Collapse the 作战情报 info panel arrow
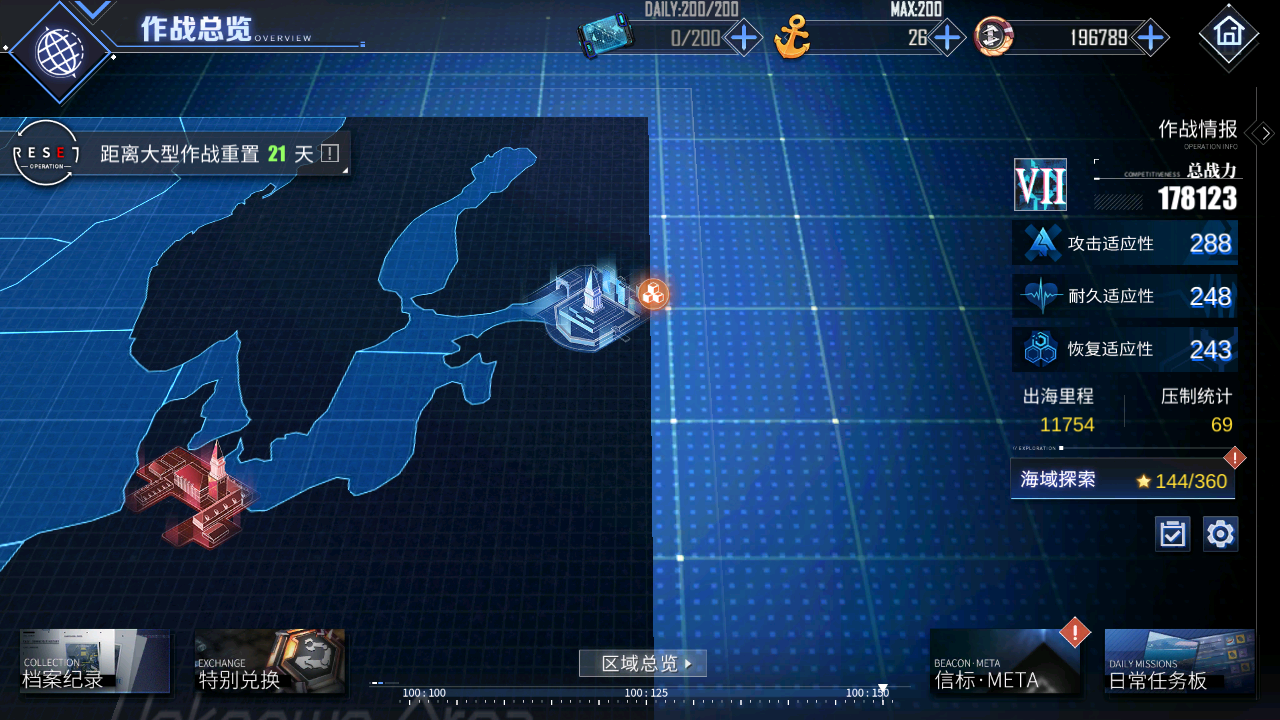 [x=1263, y=133]
